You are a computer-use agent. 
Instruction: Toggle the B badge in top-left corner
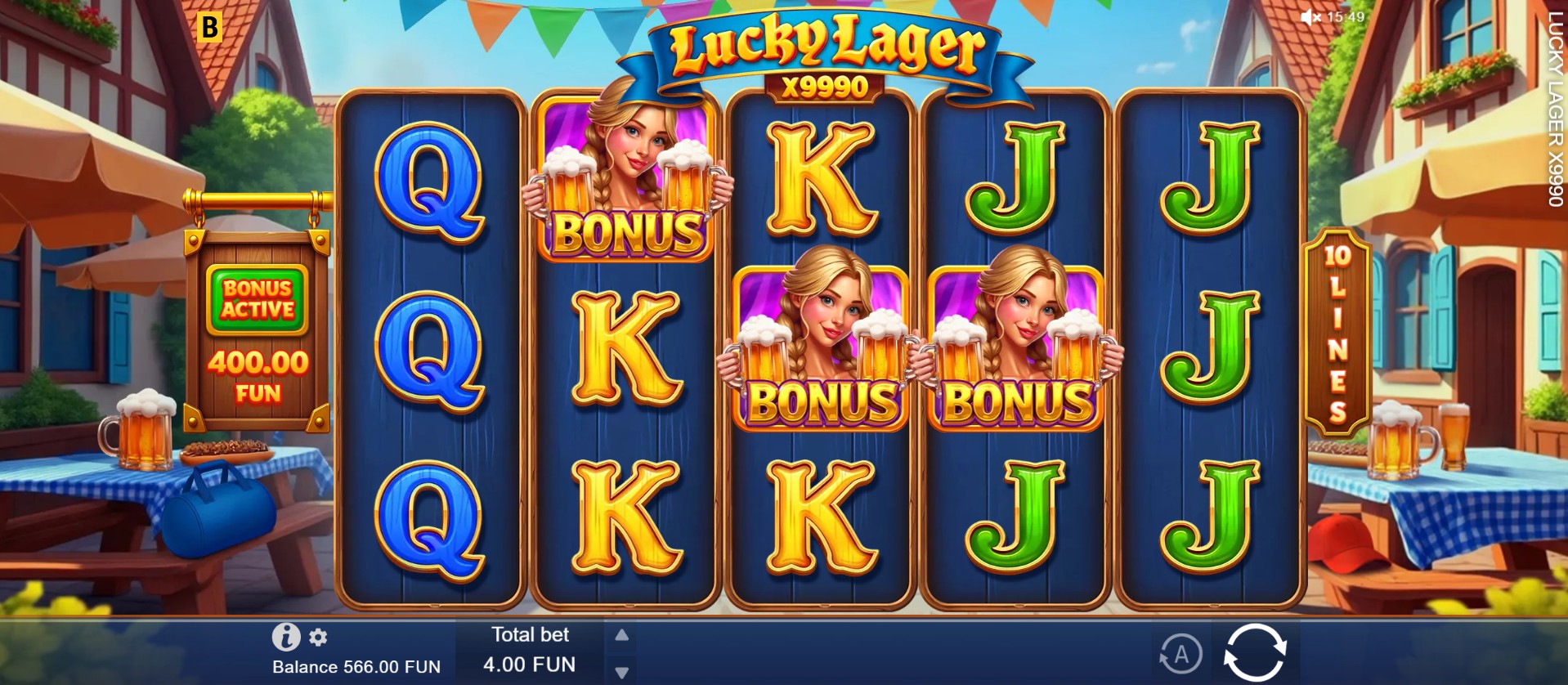pos(211,28)
